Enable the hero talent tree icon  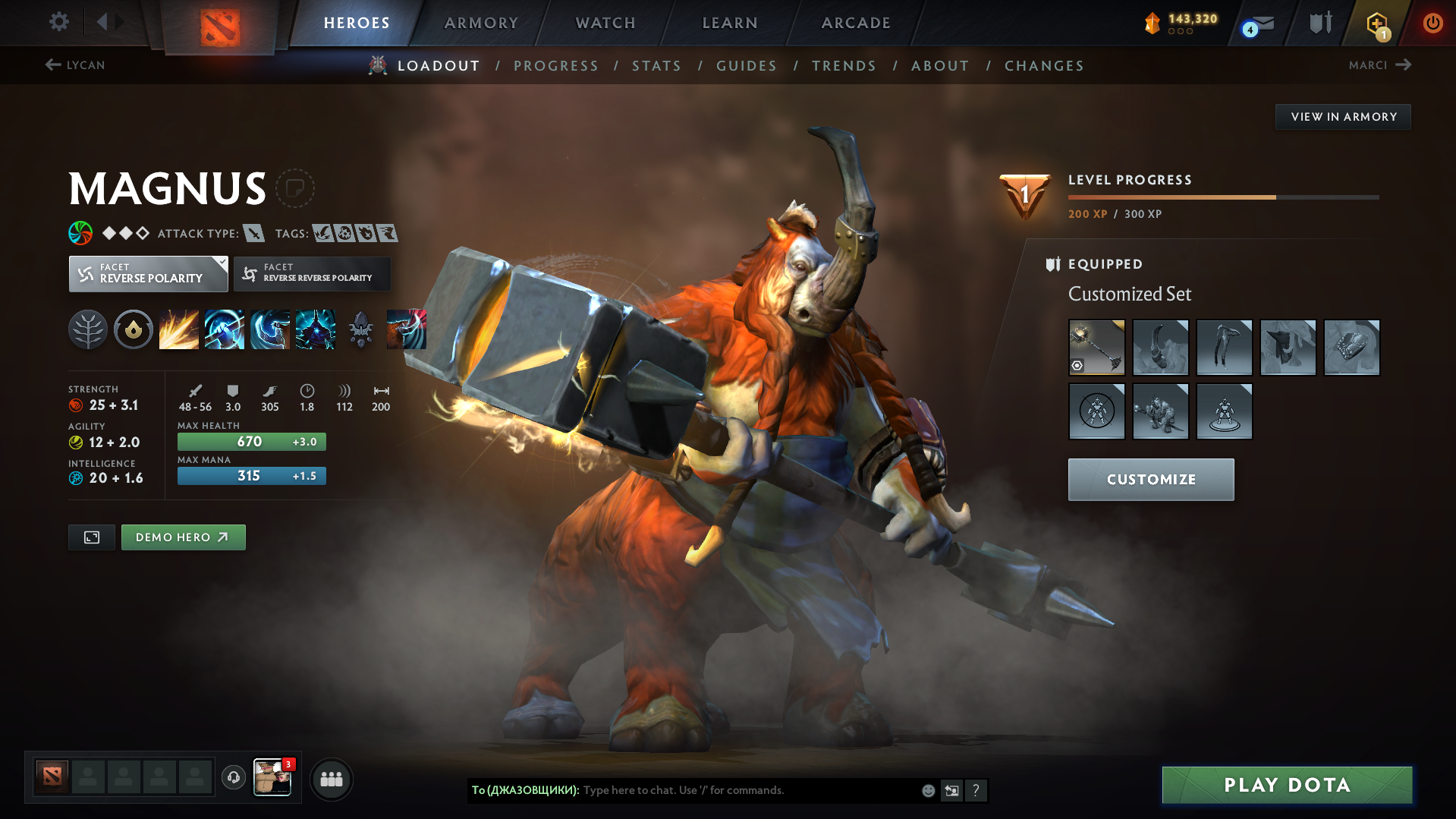tap(88, 329)
